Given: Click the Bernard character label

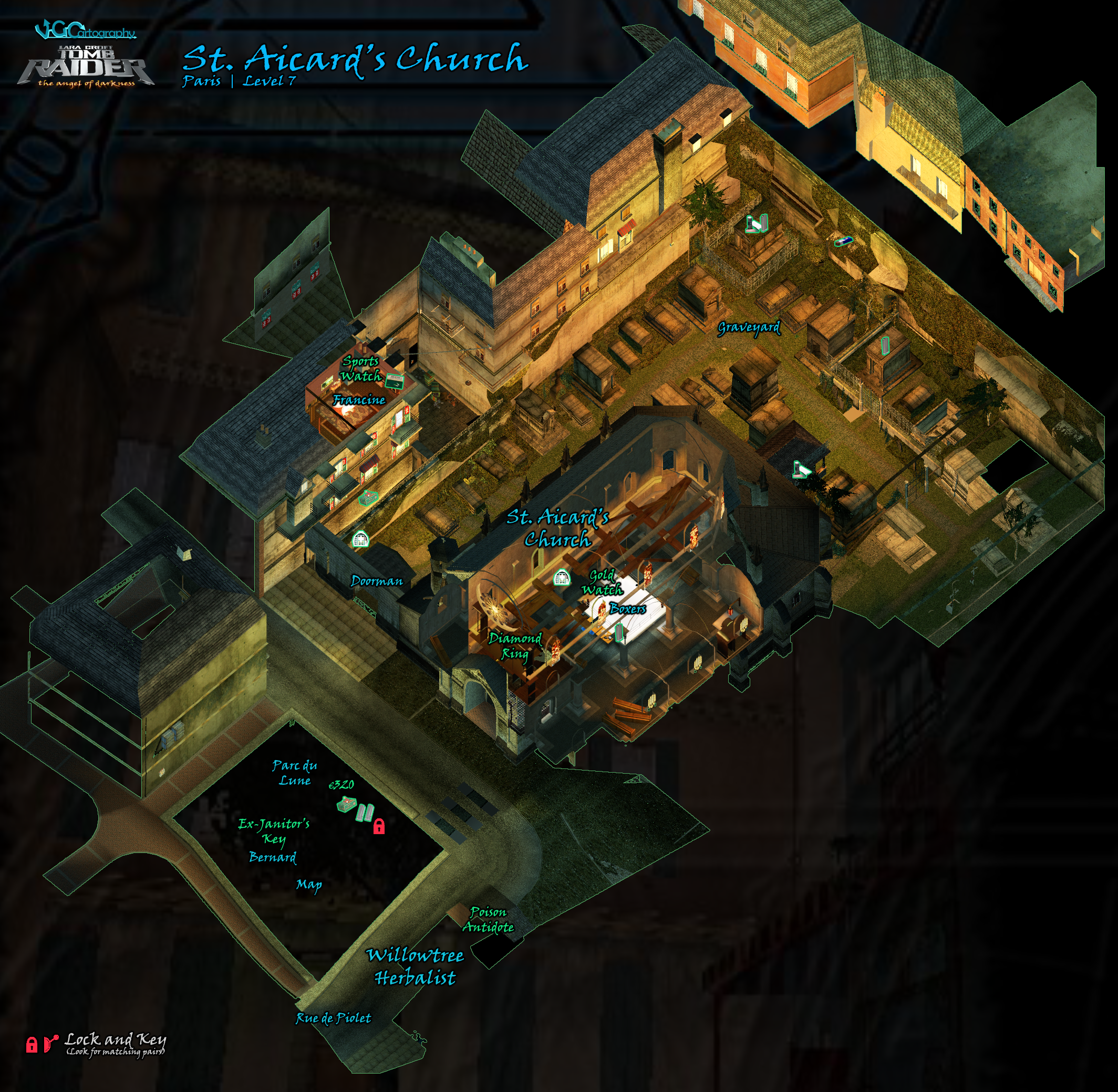Looking at the screenshot, I should (x=273, y=857).
